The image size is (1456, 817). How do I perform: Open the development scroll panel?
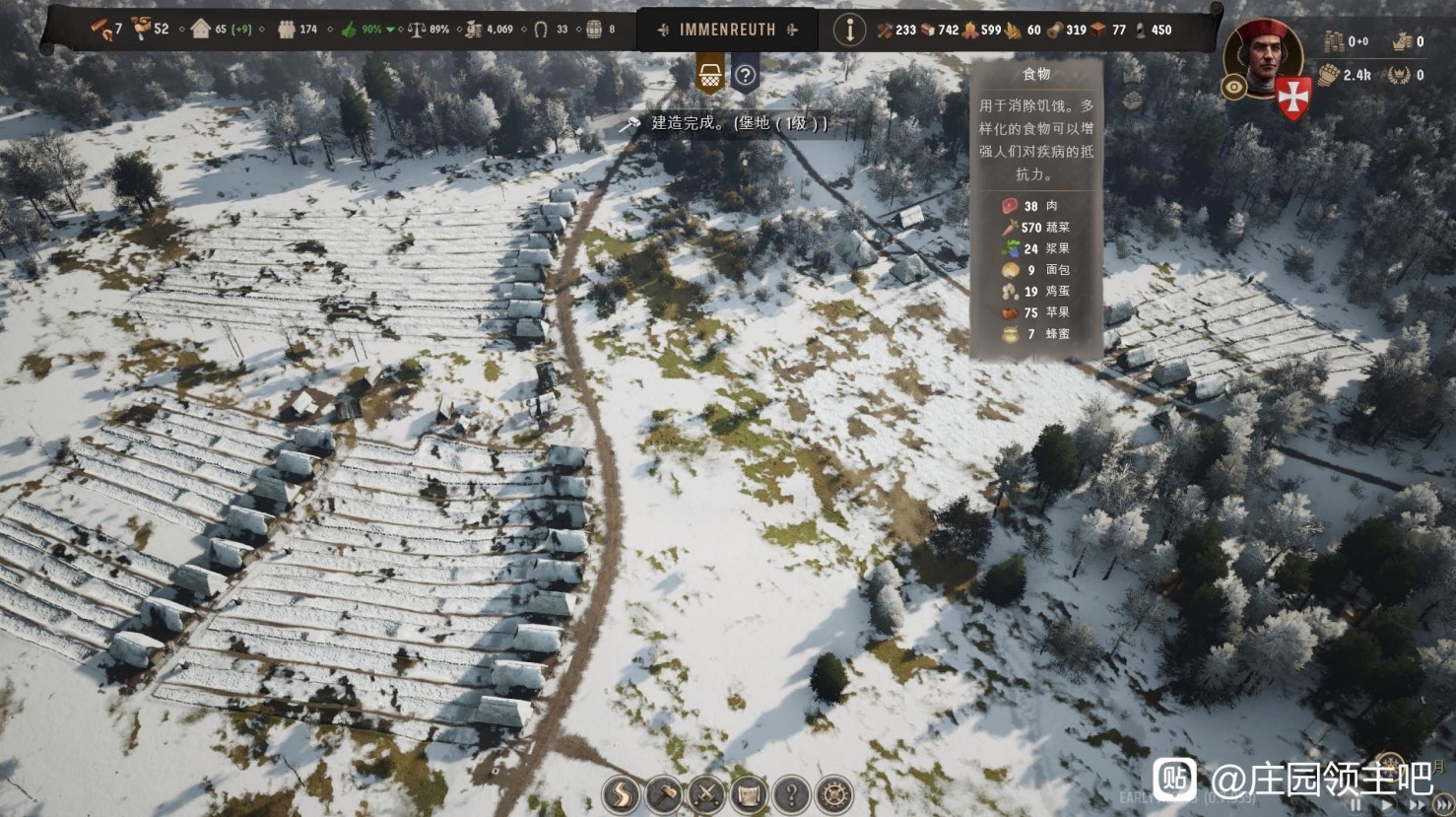click(749, 794)
